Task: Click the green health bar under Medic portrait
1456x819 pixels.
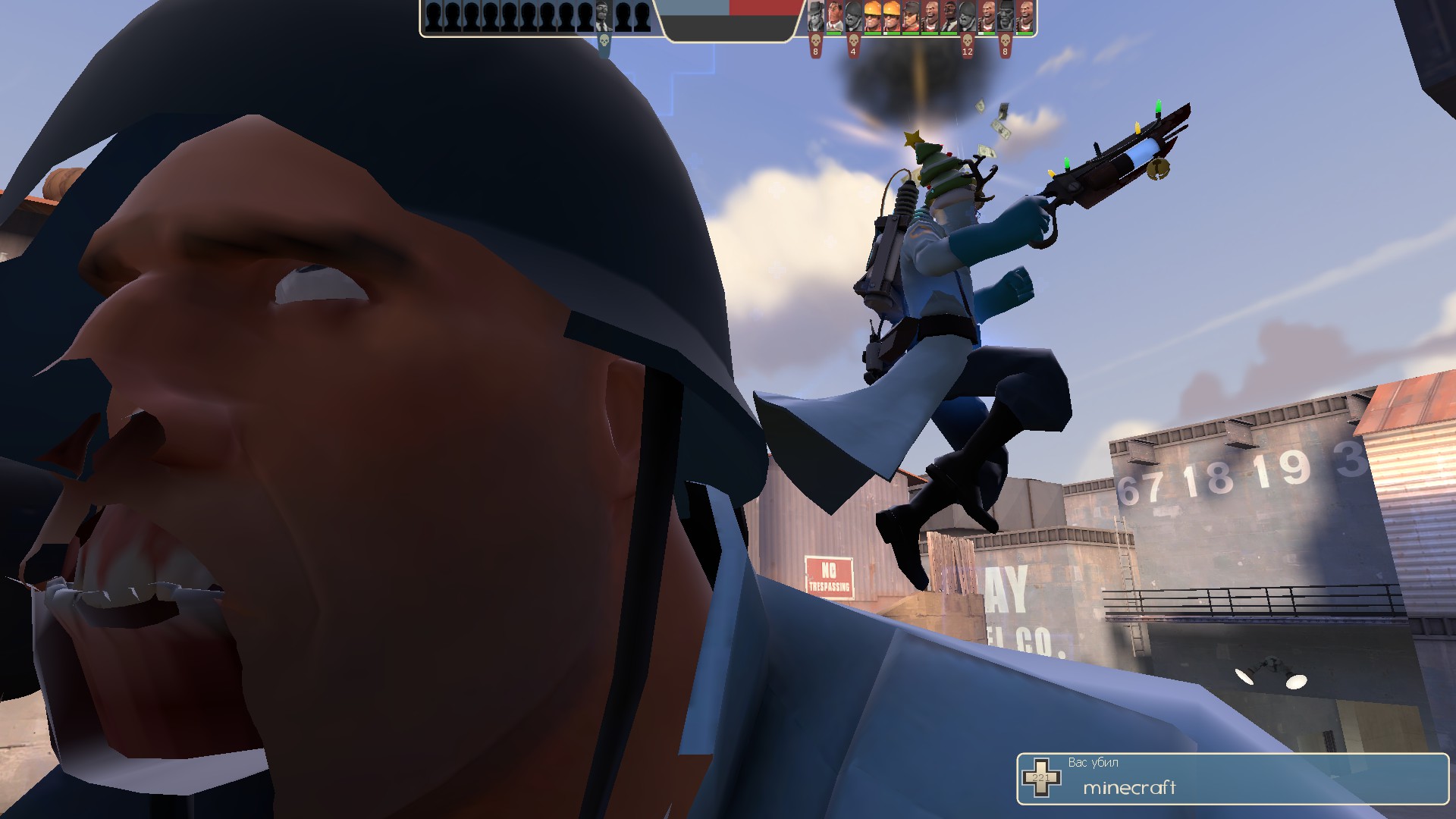Action: click(833, 34)
